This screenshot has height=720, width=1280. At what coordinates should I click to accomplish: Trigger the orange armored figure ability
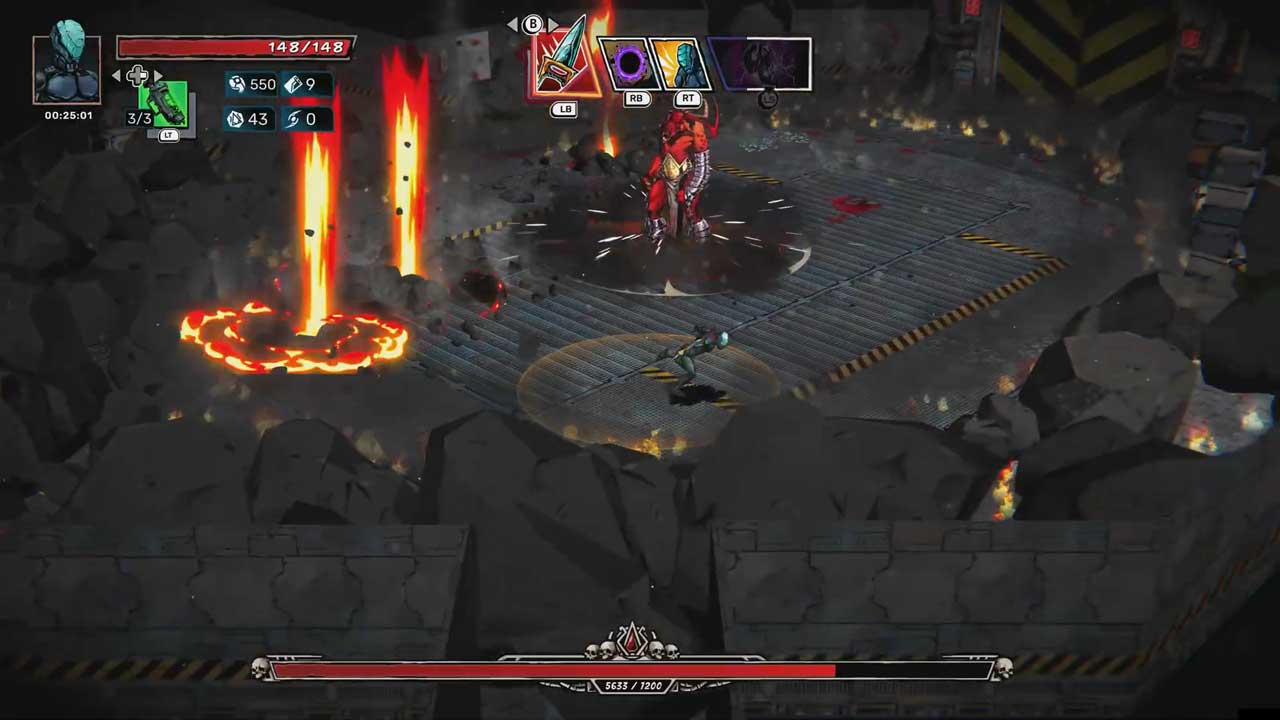(683, 65)
